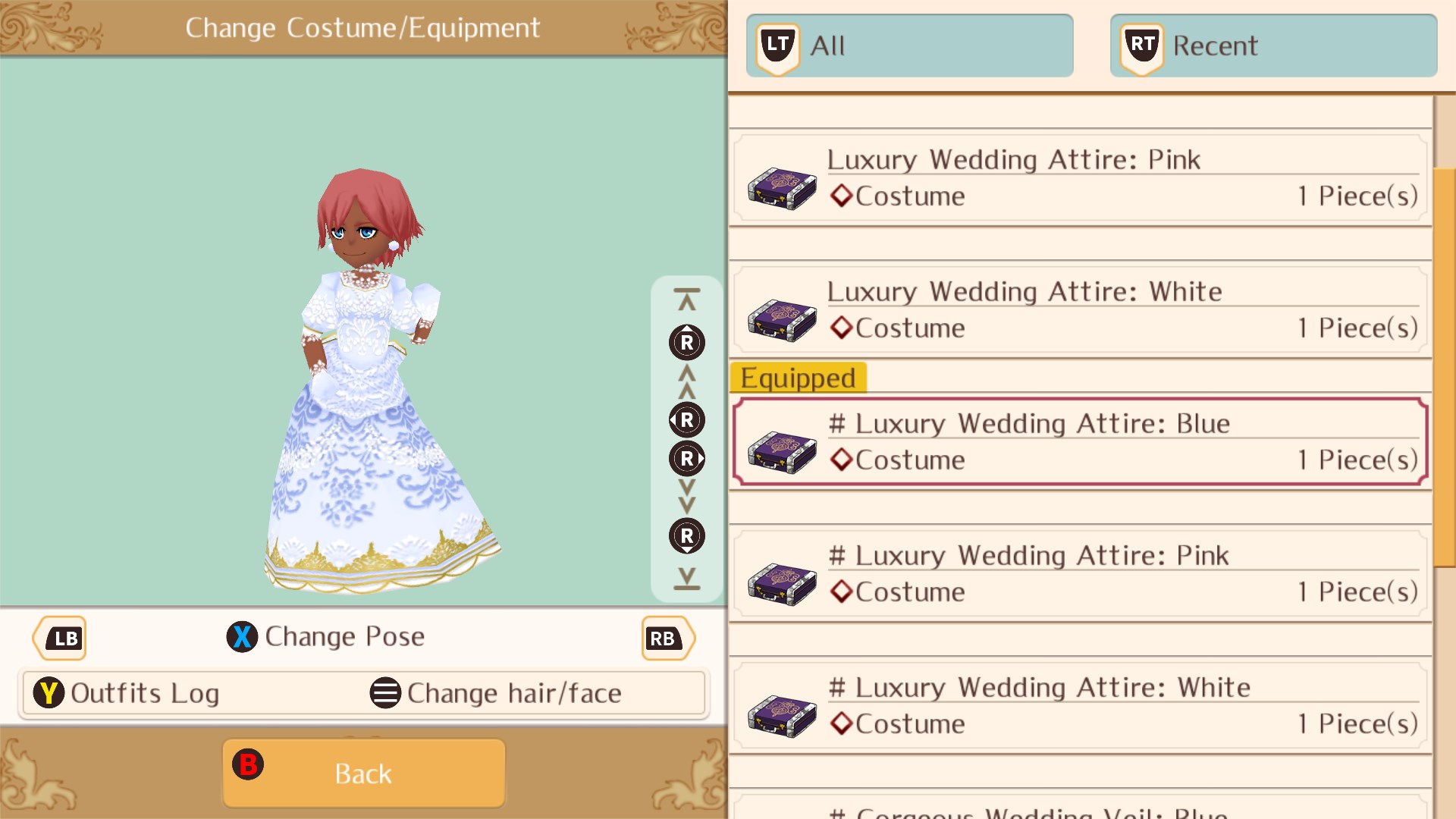Click the blue X icon next to Change Pose
Viewport: 1456px width, 819px height.
pos(241,637)
